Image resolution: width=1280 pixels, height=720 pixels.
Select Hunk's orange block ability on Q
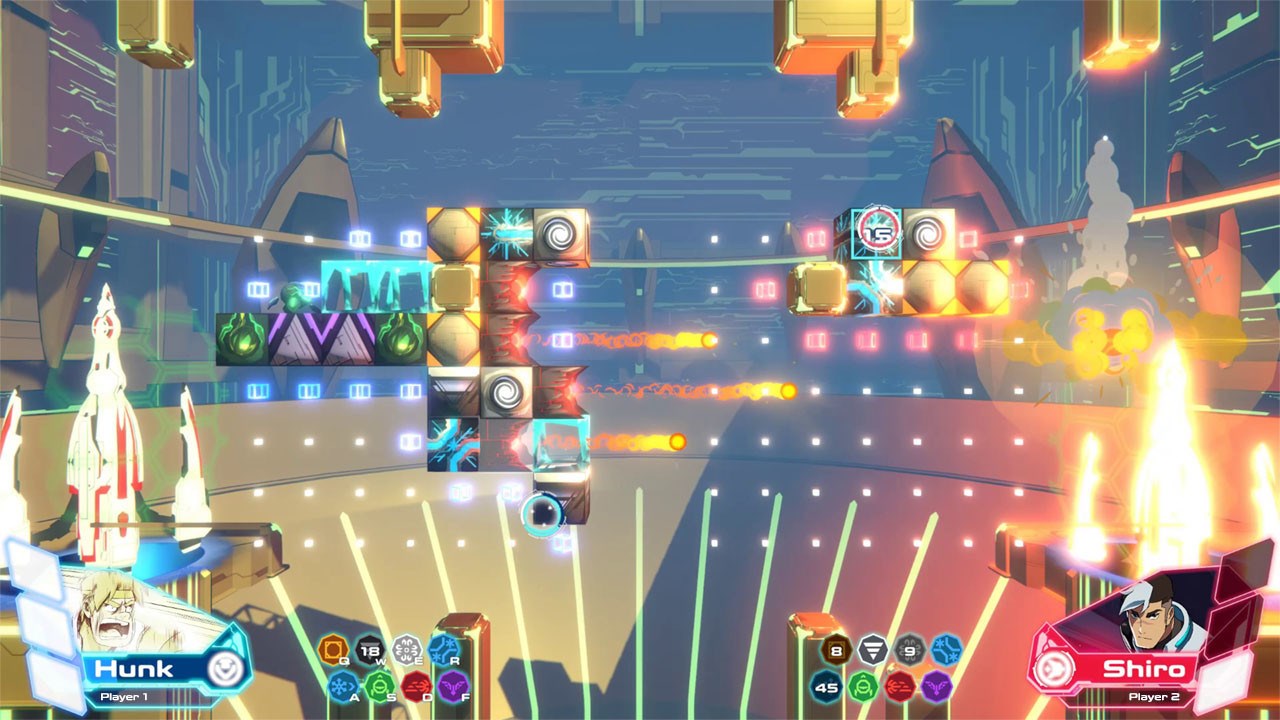point(335,648)
